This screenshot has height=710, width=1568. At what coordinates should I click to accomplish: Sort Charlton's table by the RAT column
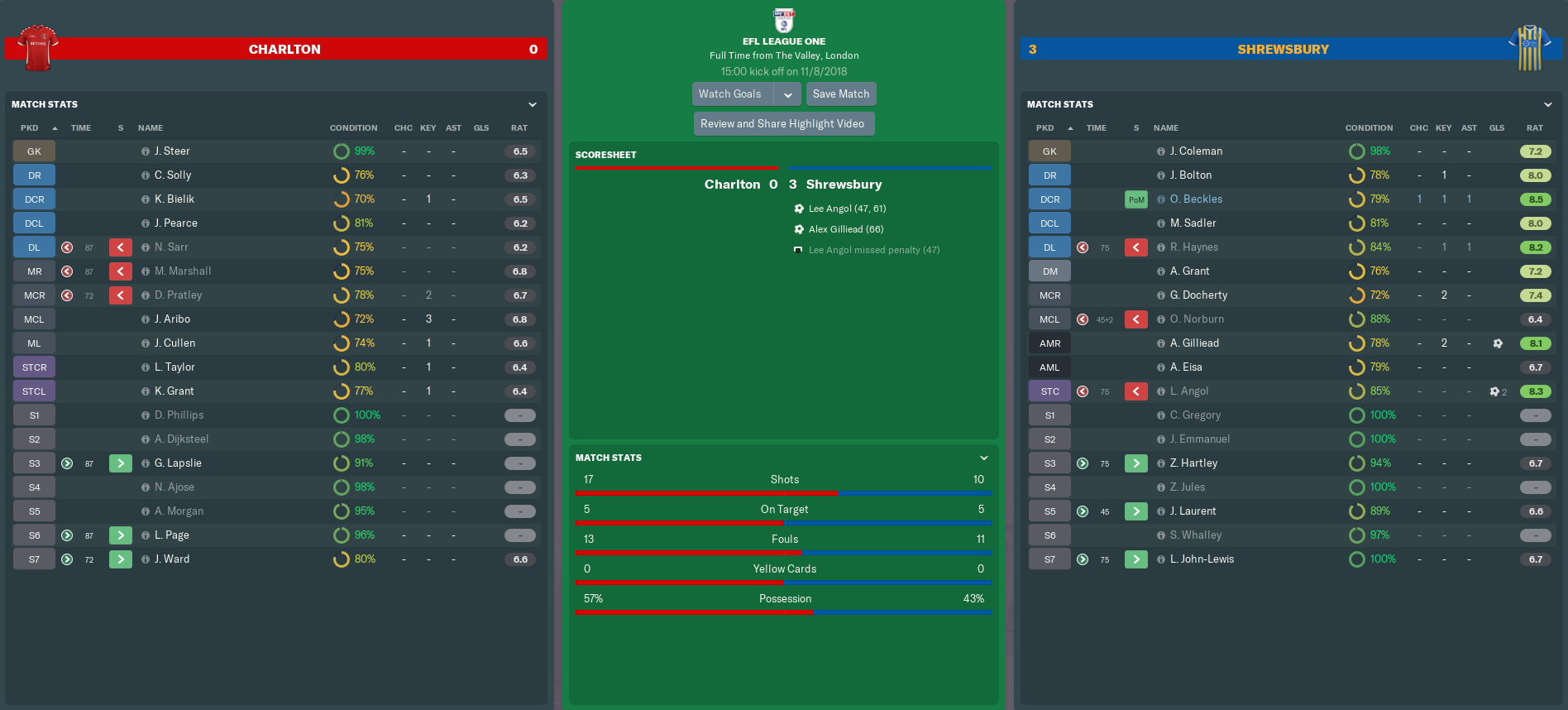tap(519, 128)
